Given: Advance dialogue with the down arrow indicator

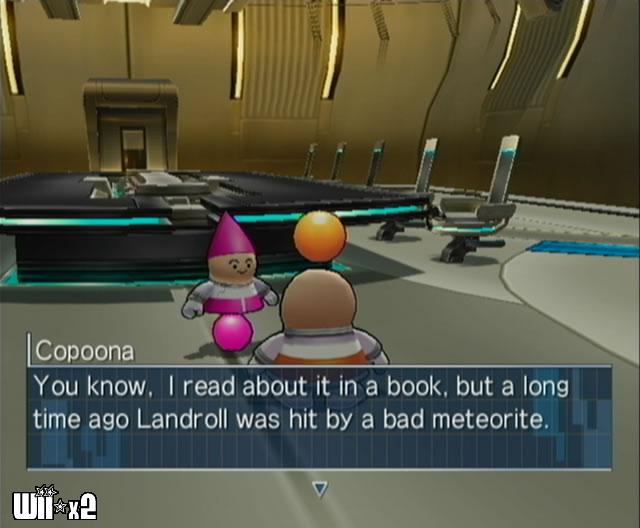Looking at the screenshot, I should (320, 488).
